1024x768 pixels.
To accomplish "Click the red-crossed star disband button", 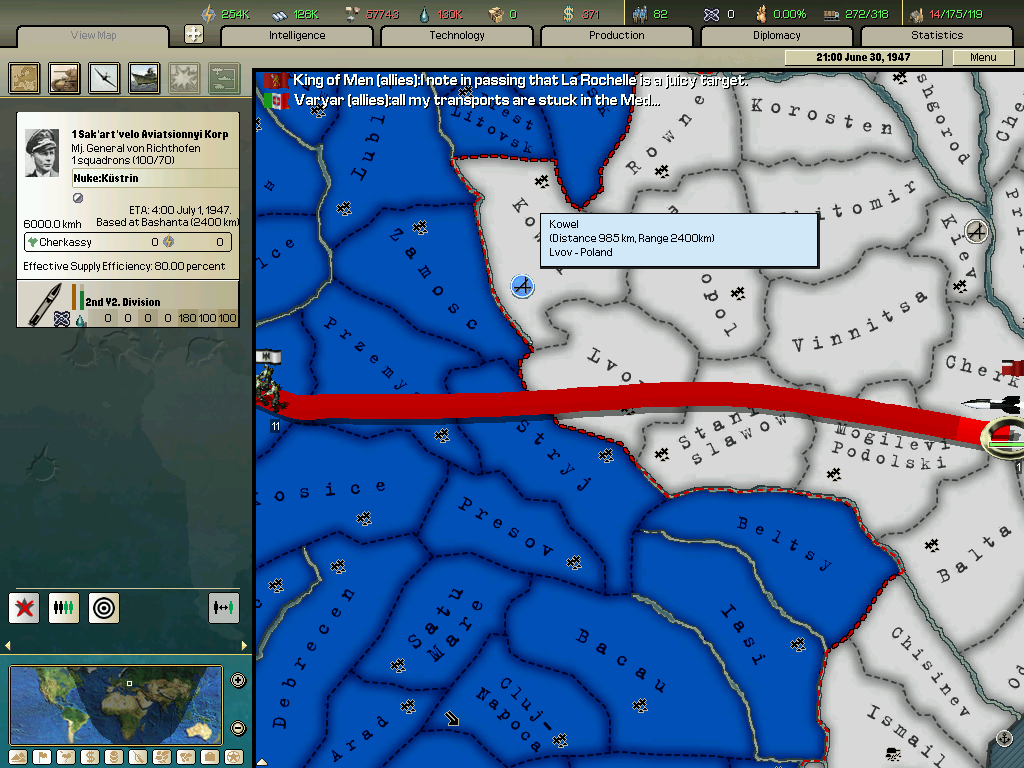I will [24, 607].
